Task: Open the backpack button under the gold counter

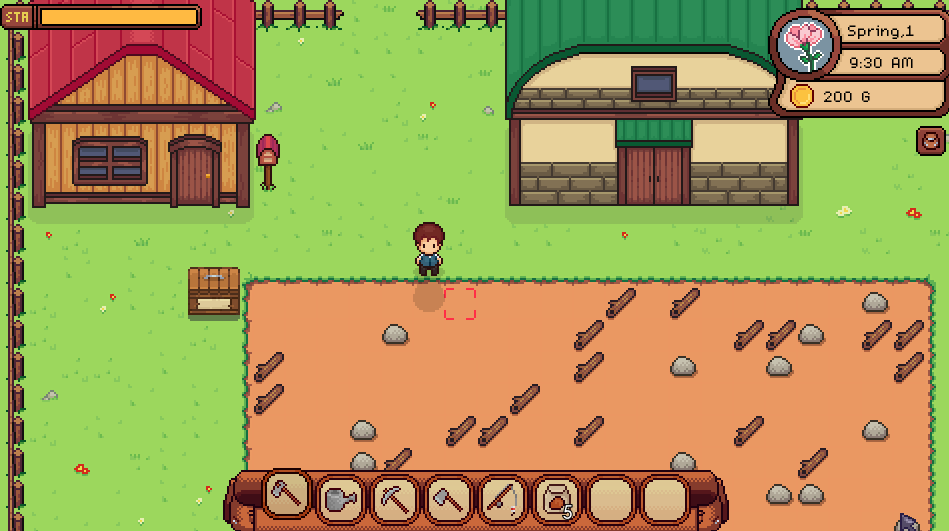Action: pos(930,140)
